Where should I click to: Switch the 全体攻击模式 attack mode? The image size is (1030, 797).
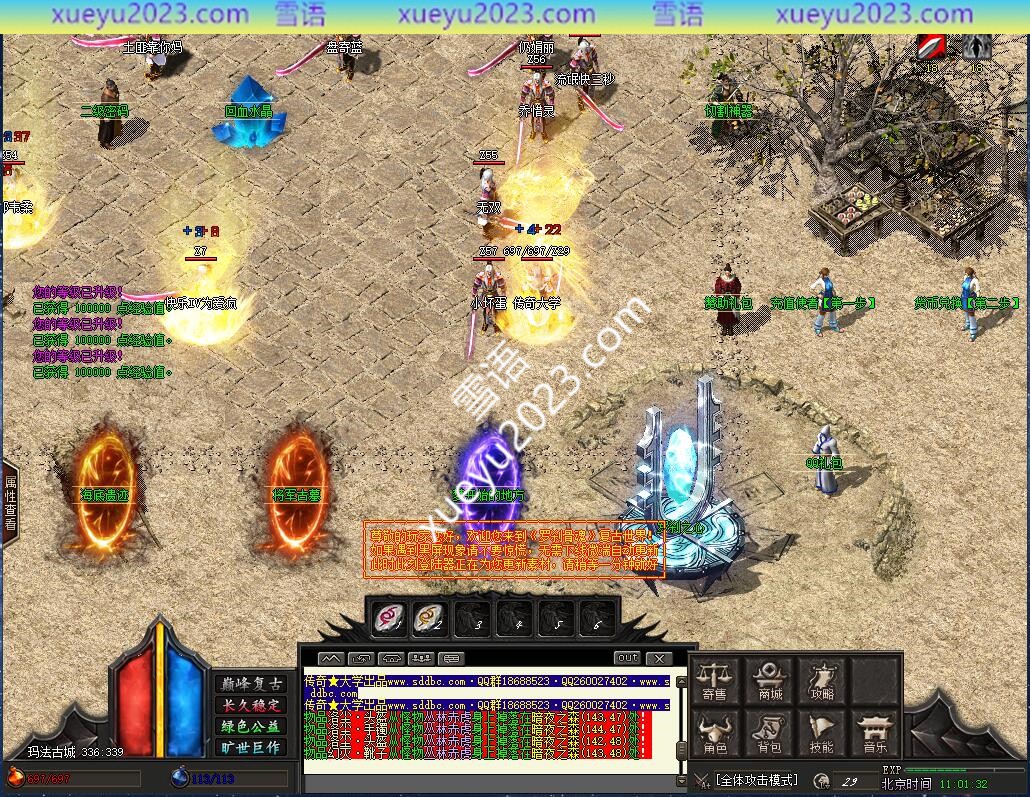[756, 780]
